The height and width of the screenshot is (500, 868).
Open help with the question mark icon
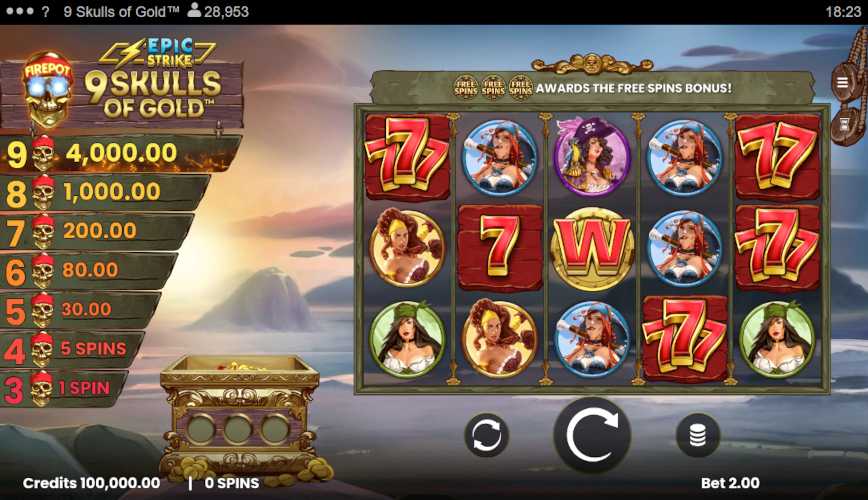(x=46, y=12)
